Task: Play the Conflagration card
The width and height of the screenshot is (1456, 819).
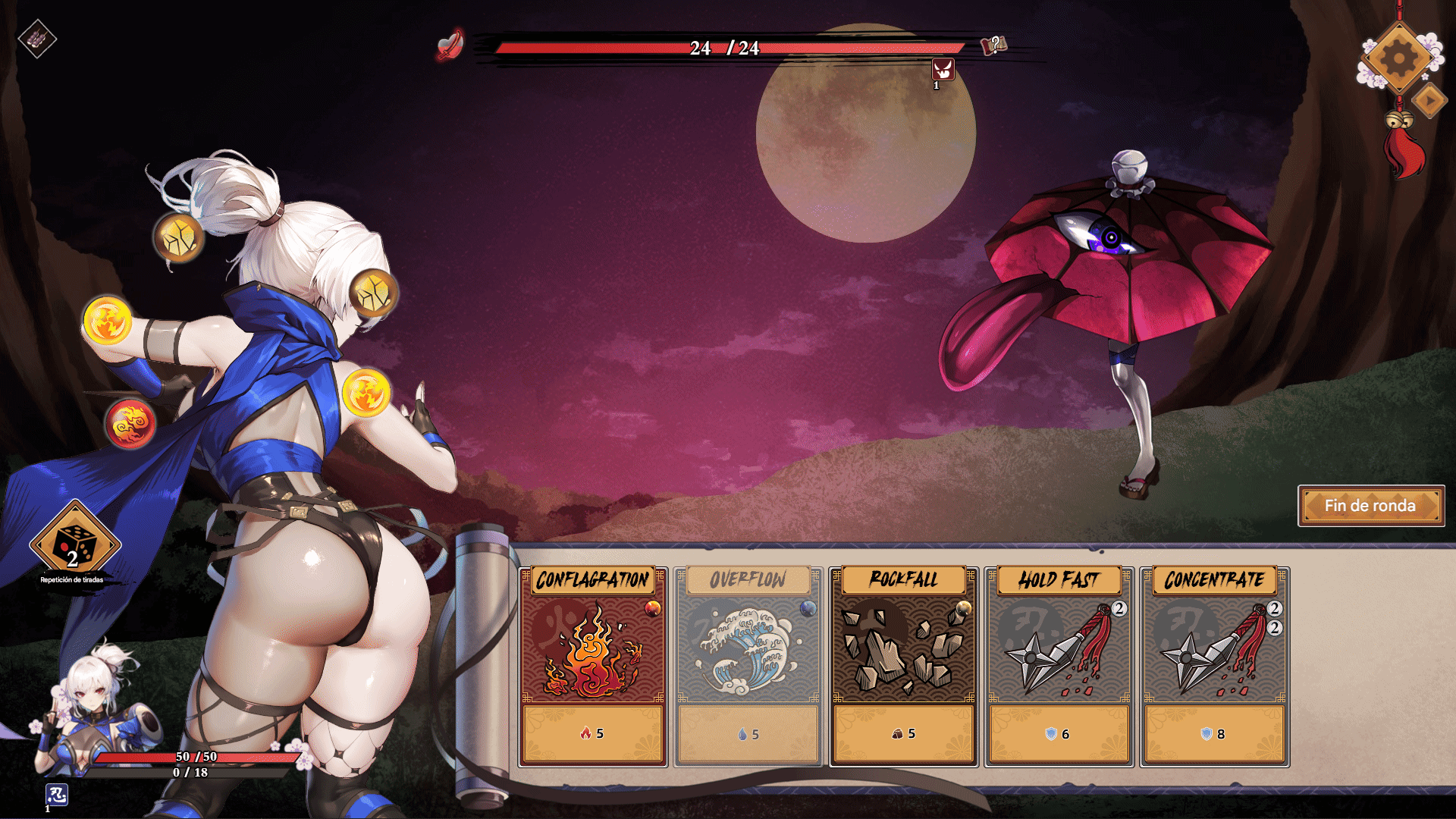Action: (x=593, y=666)
